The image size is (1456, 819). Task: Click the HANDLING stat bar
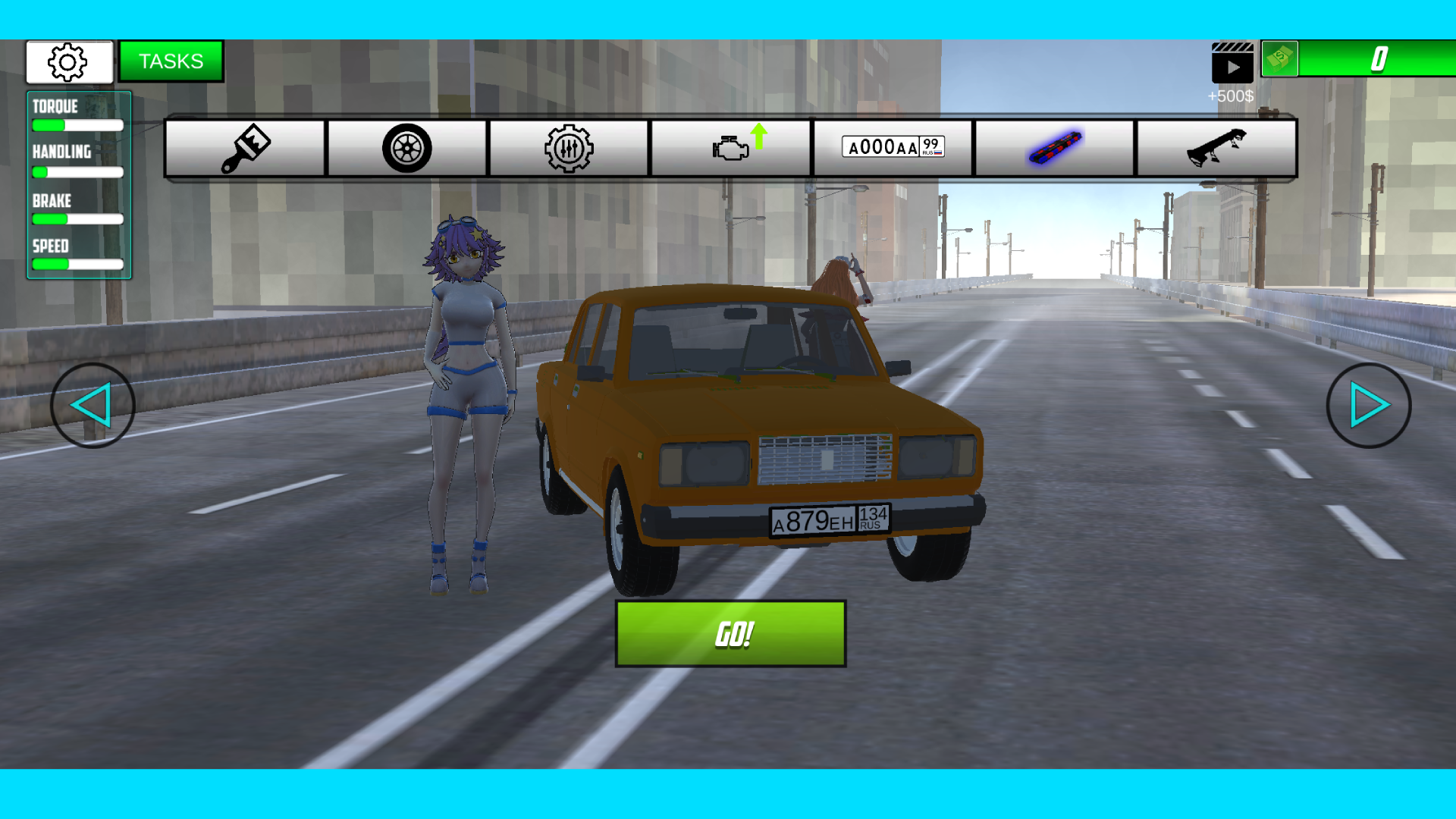76,172
